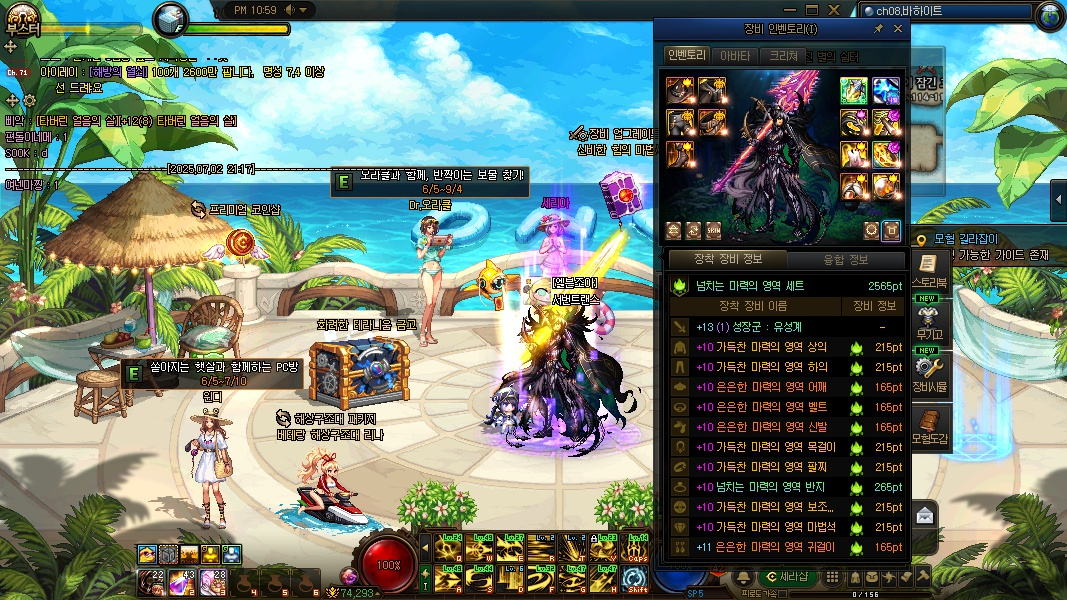Close the equipment inventory window
The height and width of the screenshot is (600, 1067).
pyautogui.click(x=897, y=29)
